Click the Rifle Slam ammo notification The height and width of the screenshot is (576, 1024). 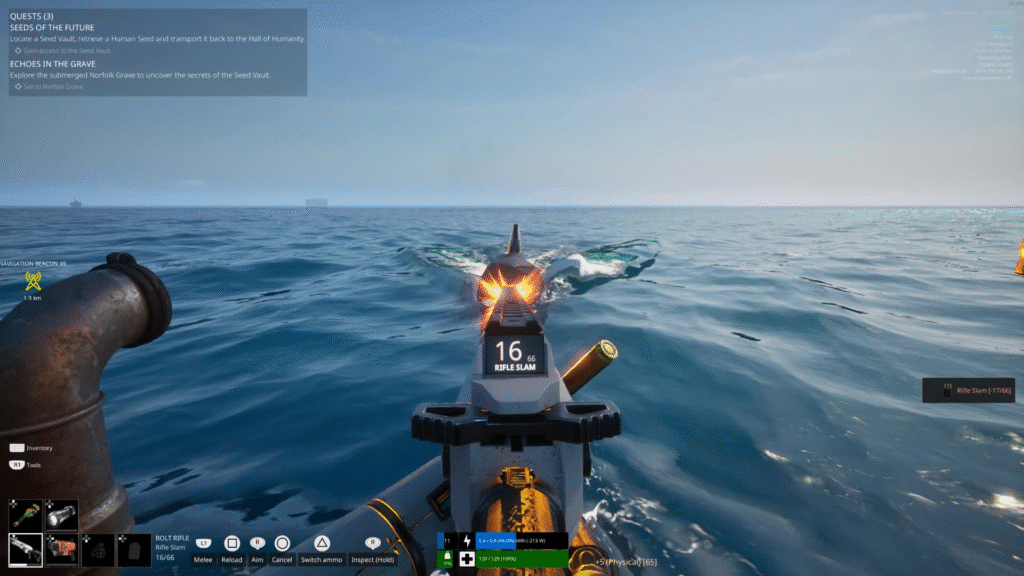click(x=969, y=390)
